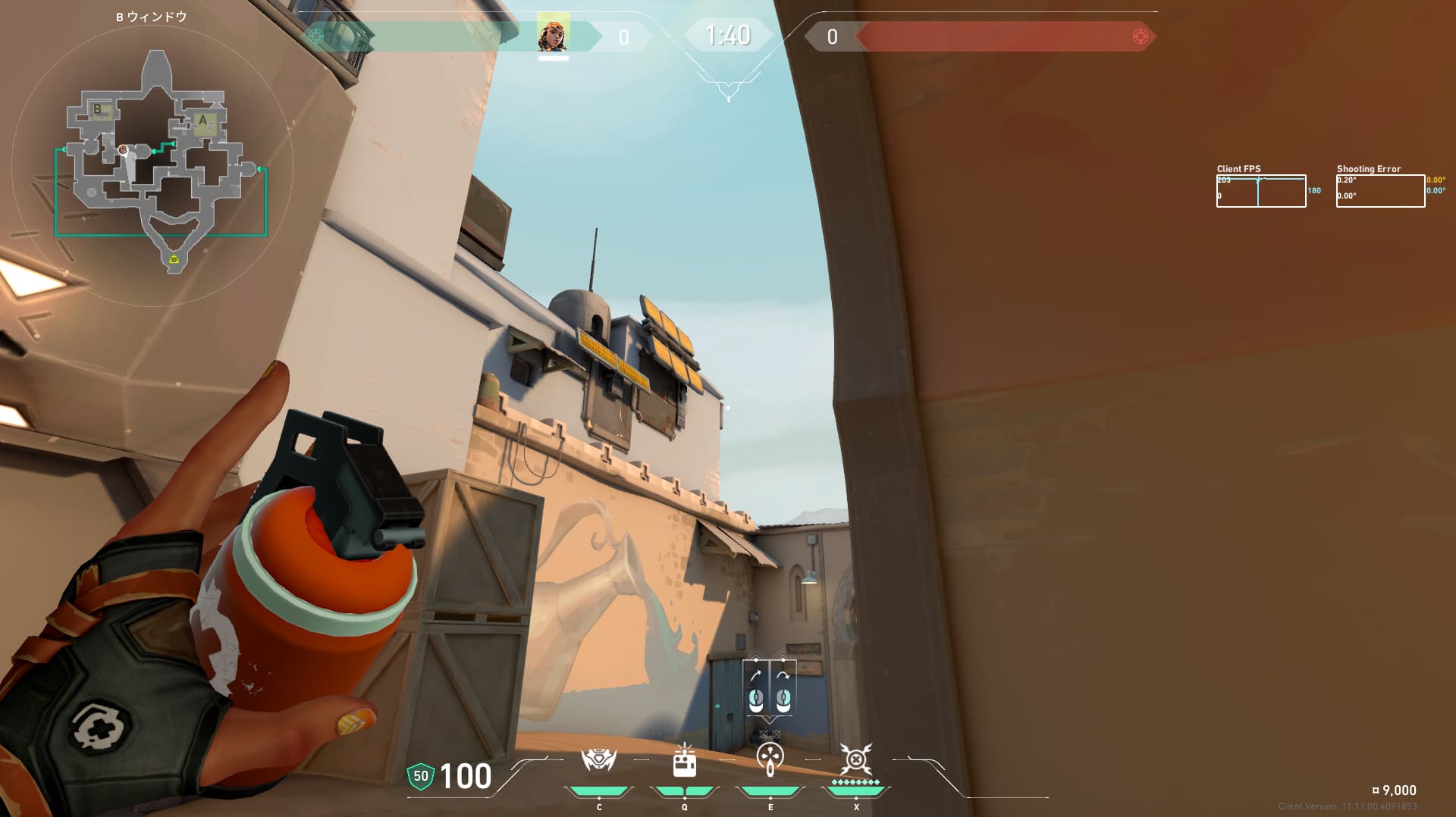Select the Blast Pack ability icon
1456x817 pixels.
[684, 762]
